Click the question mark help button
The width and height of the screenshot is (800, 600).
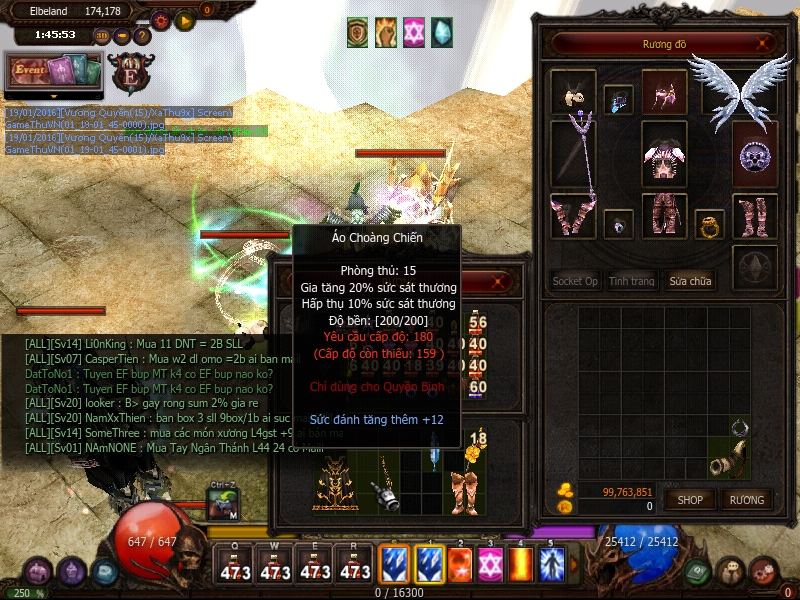(x=143, y=36)
